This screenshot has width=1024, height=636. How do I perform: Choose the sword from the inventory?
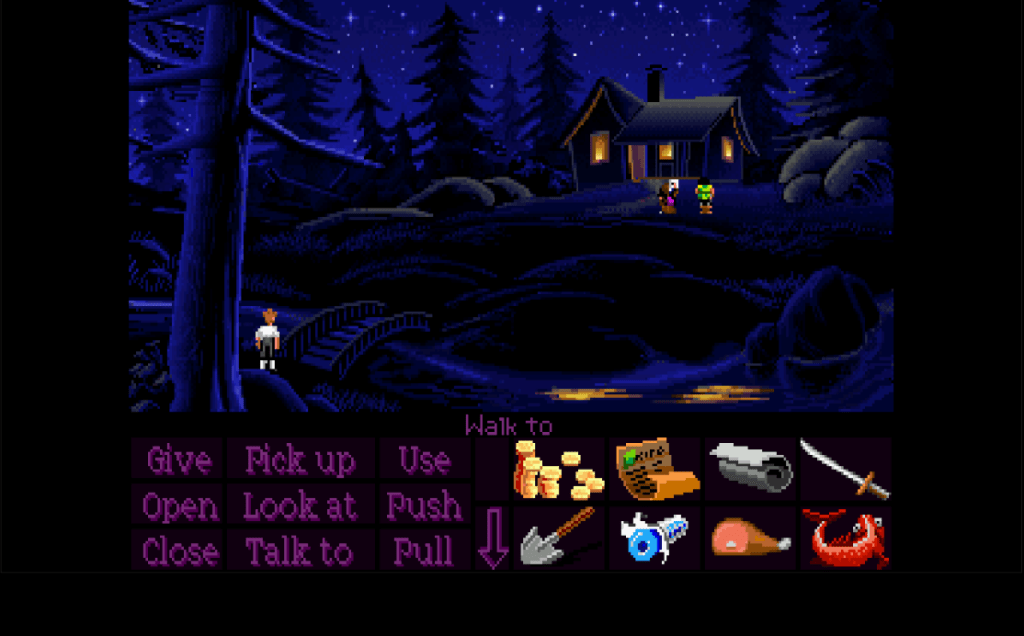[x=846, y=470]
